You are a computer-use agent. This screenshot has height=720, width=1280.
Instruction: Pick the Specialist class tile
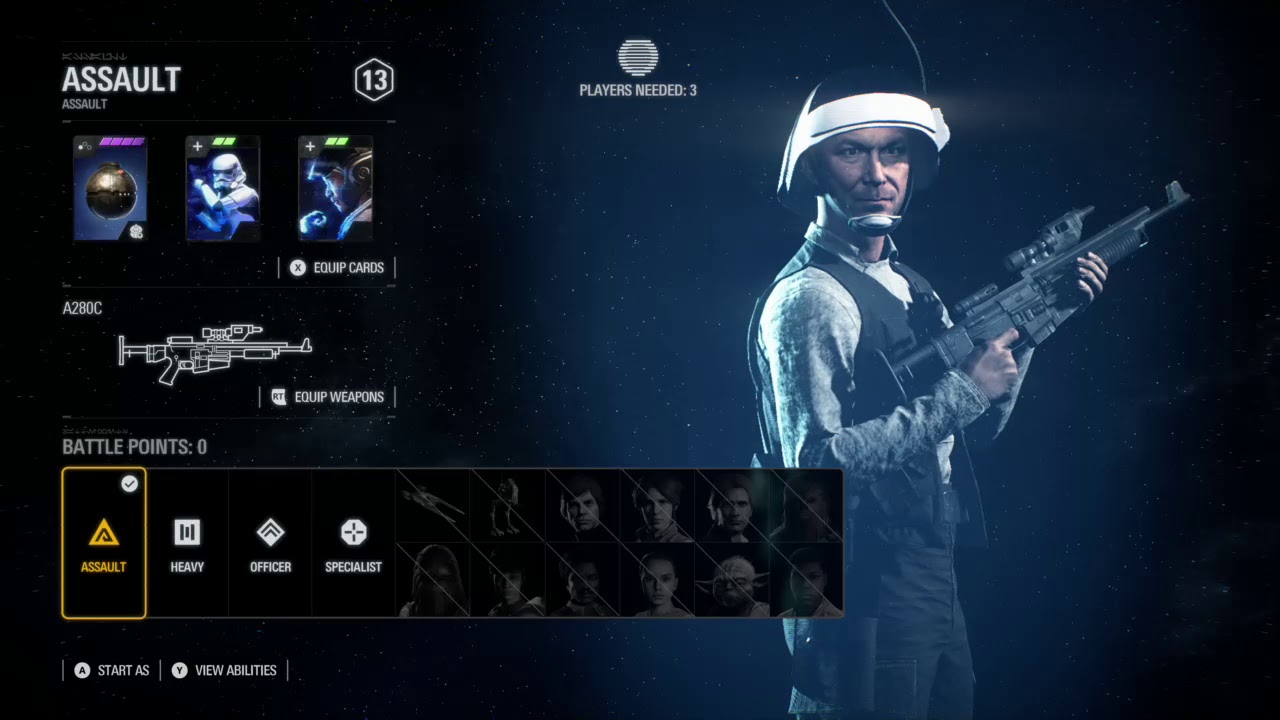[x=353, y=543]
